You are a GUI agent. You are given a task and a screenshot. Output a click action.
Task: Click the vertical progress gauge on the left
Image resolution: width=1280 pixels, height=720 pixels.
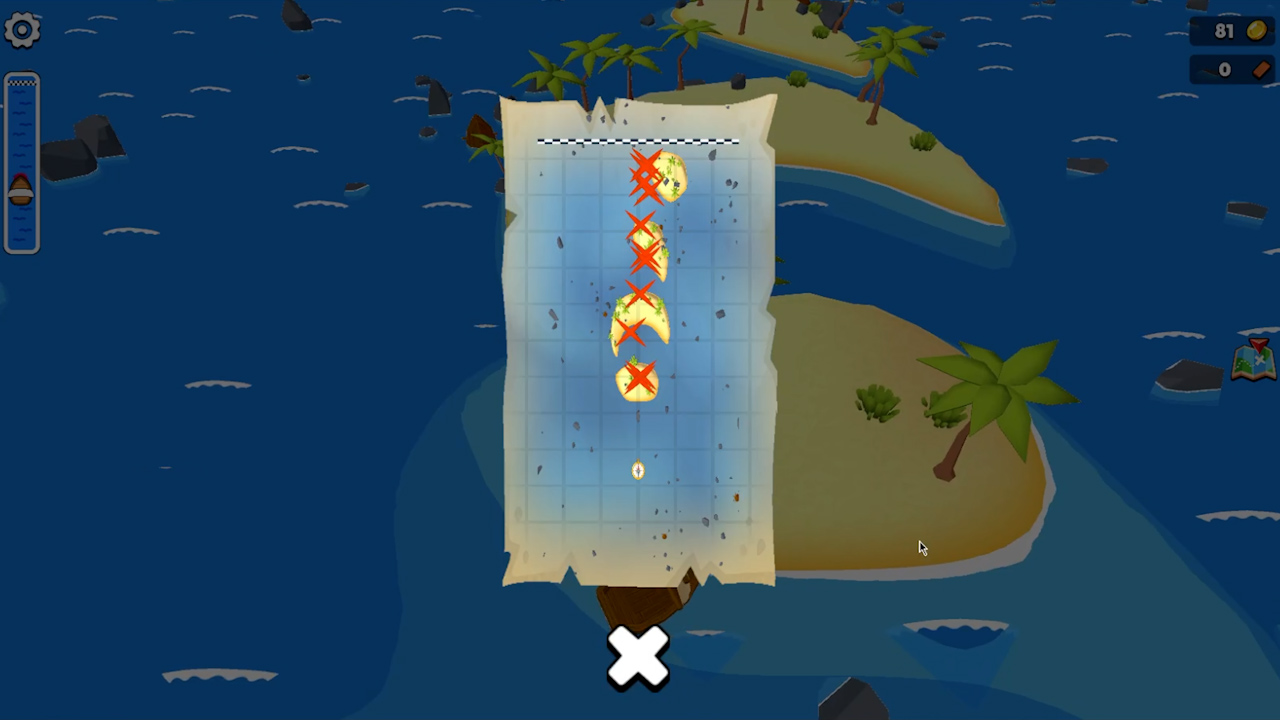point(22,160)
